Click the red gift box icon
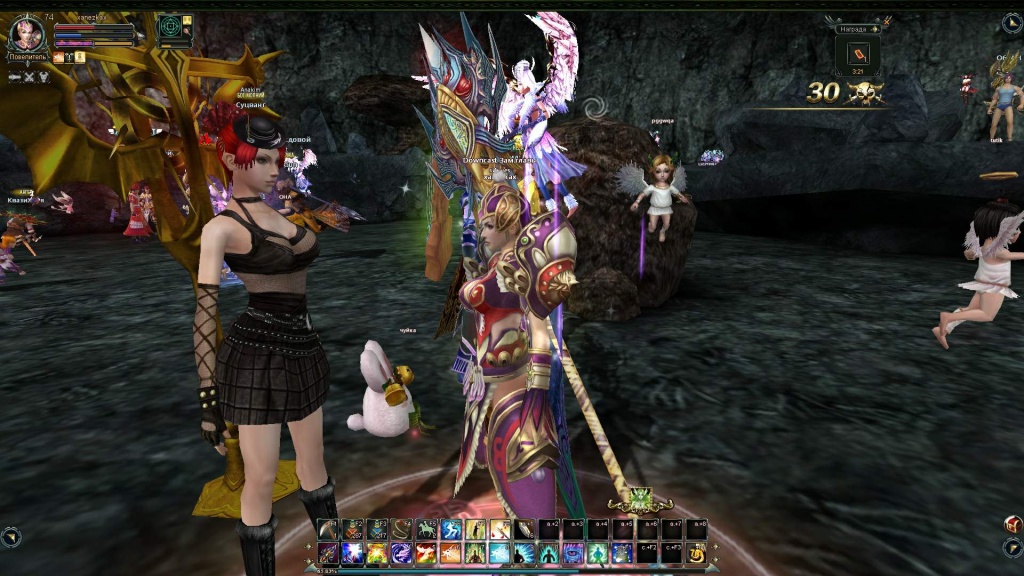 coord(1012,524)
